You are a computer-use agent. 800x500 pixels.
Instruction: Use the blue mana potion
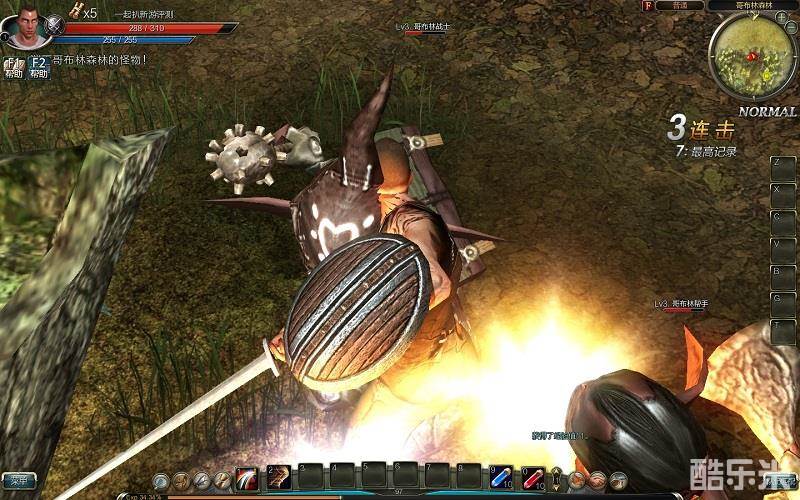pyautogui.click(x=502, y=478)
